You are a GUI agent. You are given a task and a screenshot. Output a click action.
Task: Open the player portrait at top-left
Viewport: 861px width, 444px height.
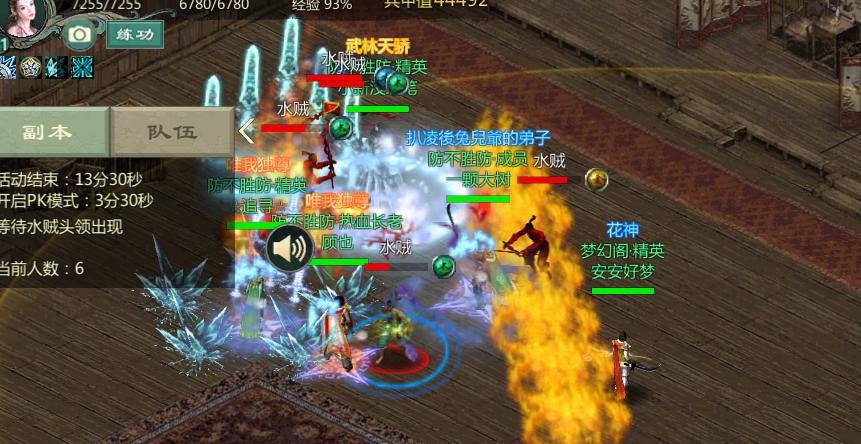[27, 18]
